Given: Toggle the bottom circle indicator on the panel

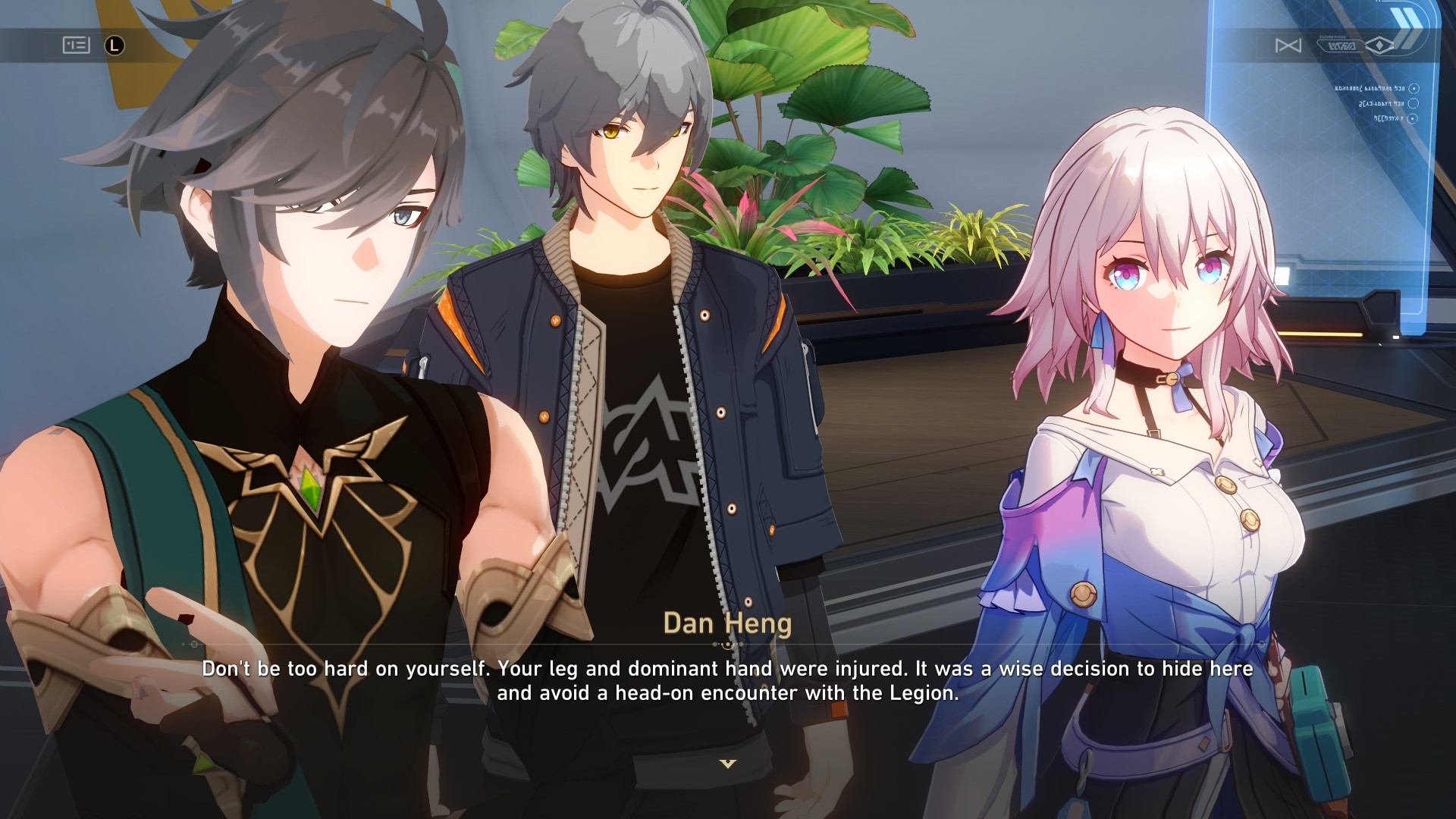Looking at the screenshot, I should (1414, 119).
